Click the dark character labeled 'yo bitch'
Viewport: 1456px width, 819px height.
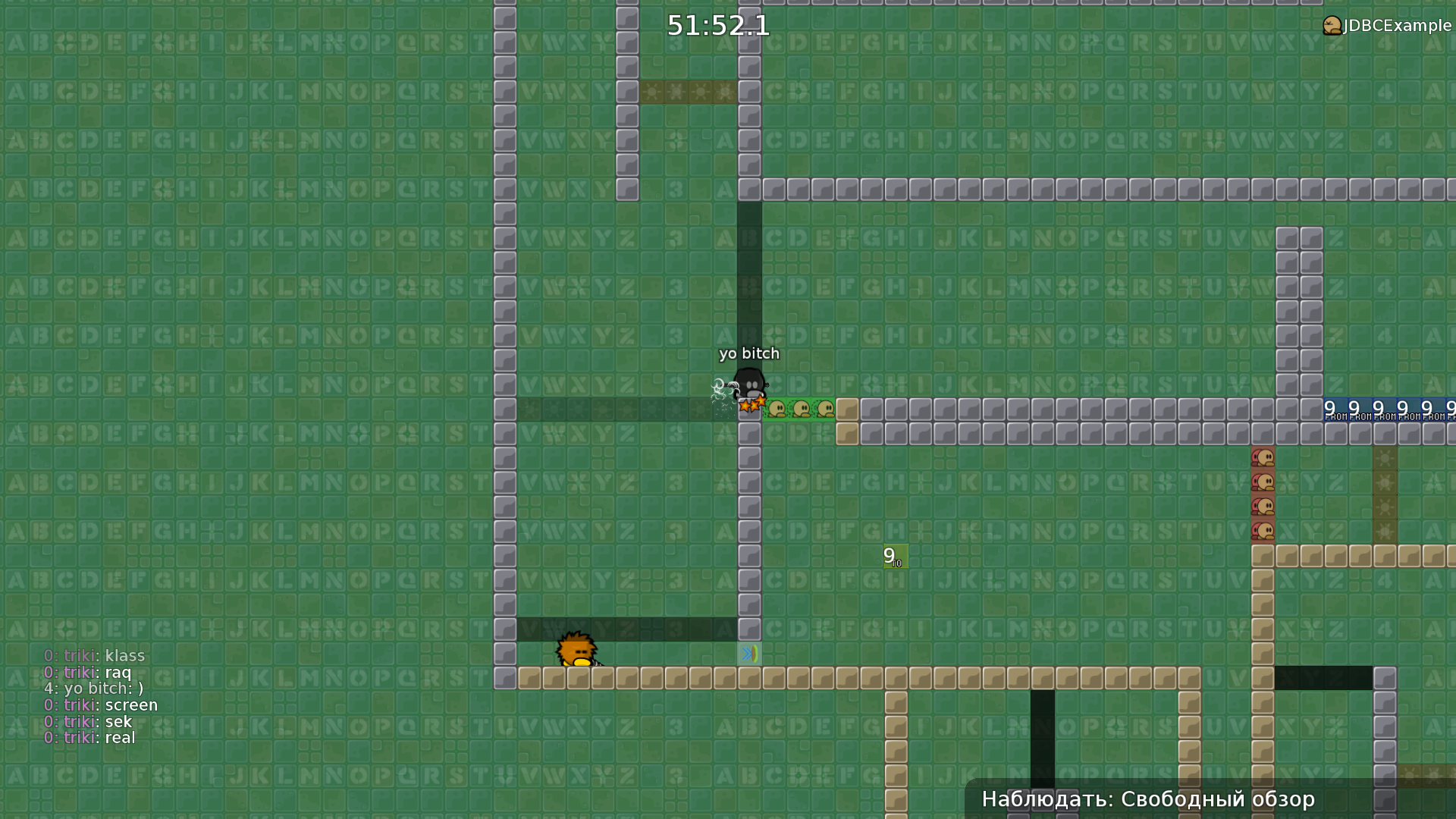pos(749,383)
